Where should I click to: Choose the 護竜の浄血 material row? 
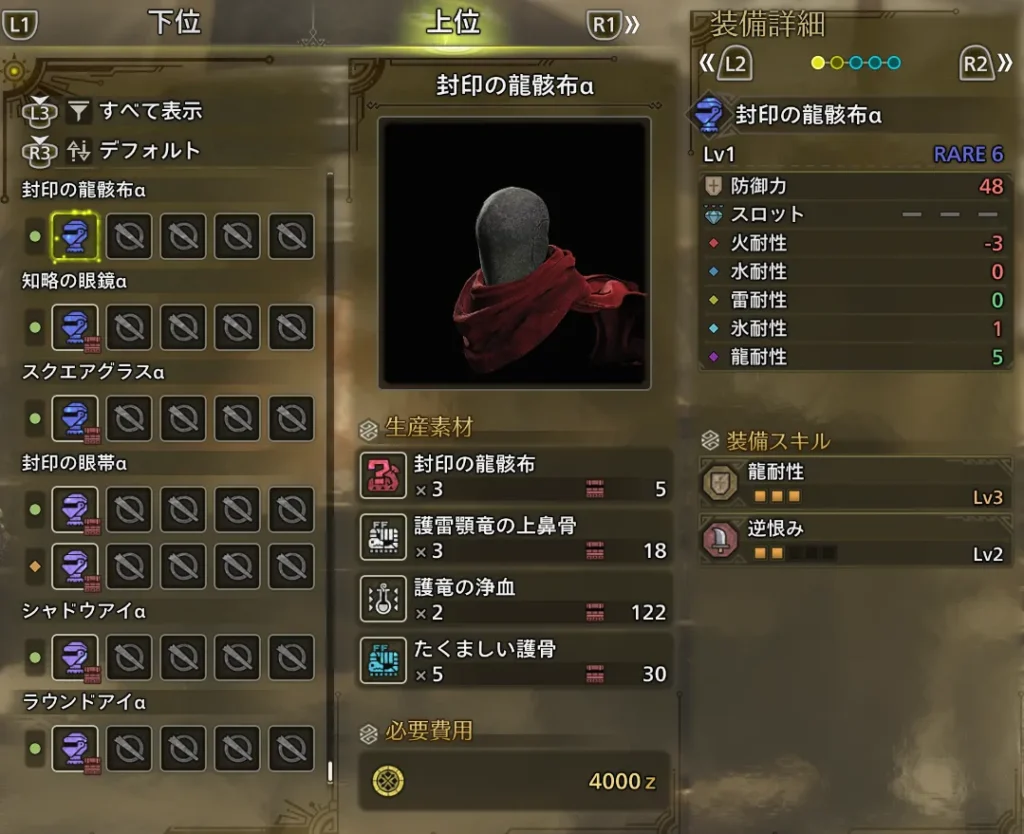point(515,599)
